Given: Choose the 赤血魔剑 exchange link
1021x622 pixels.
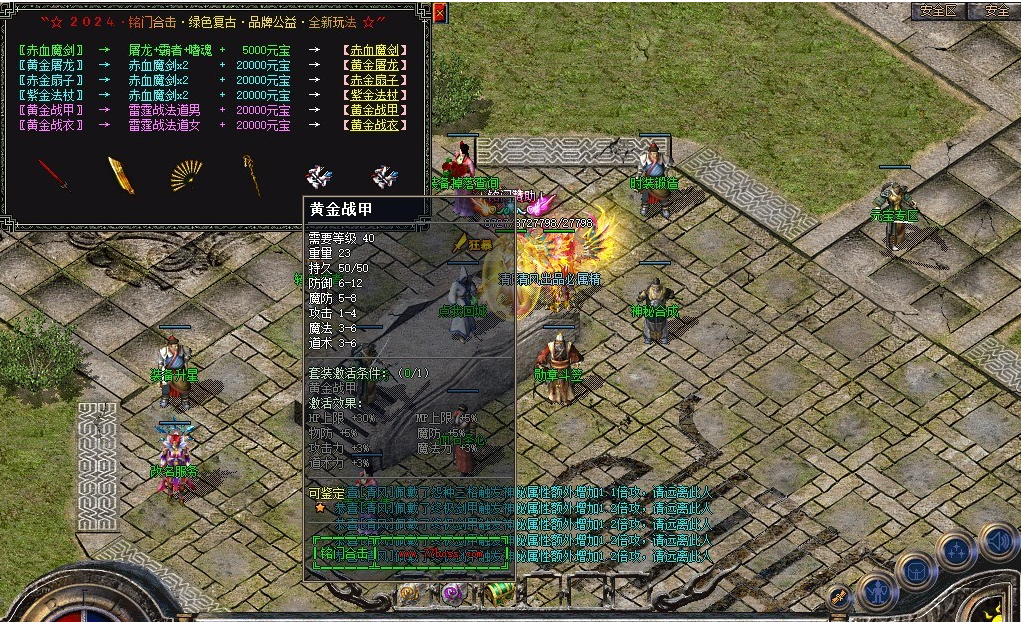Looking at the screenshot, I should 372,49.
